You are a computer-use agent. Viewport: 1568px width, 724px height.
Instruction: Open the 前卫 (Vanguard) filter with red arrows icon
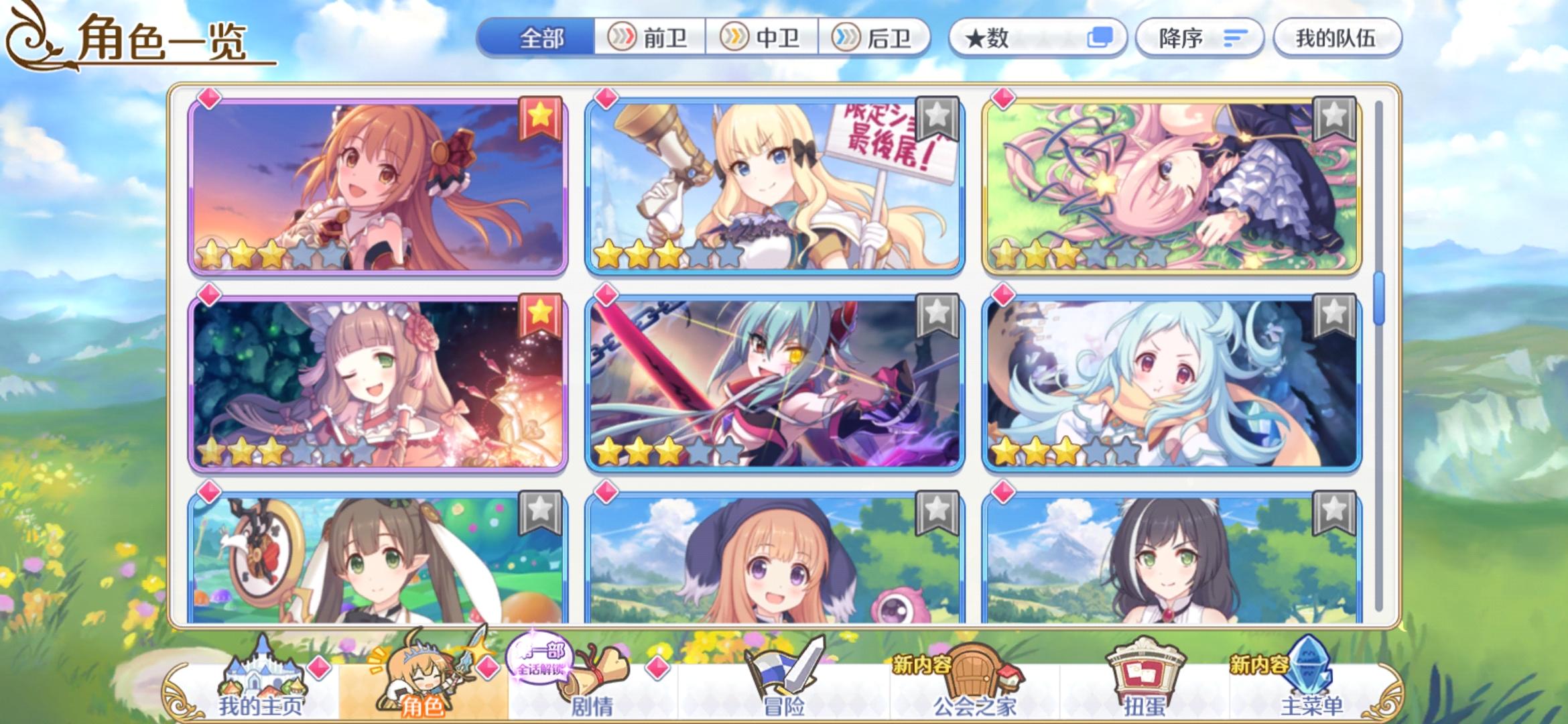[x=647, y=38]
